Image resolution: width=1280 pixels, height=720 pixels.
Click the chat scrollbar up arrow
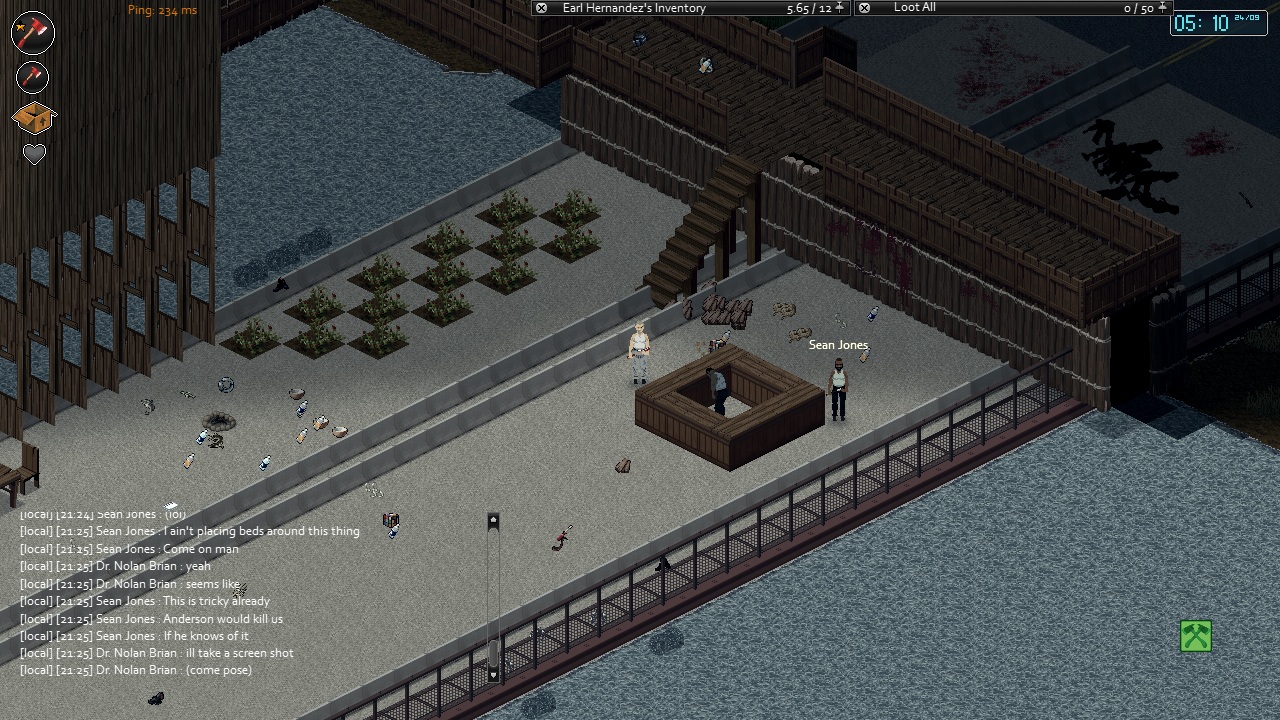tap(493, 521)
